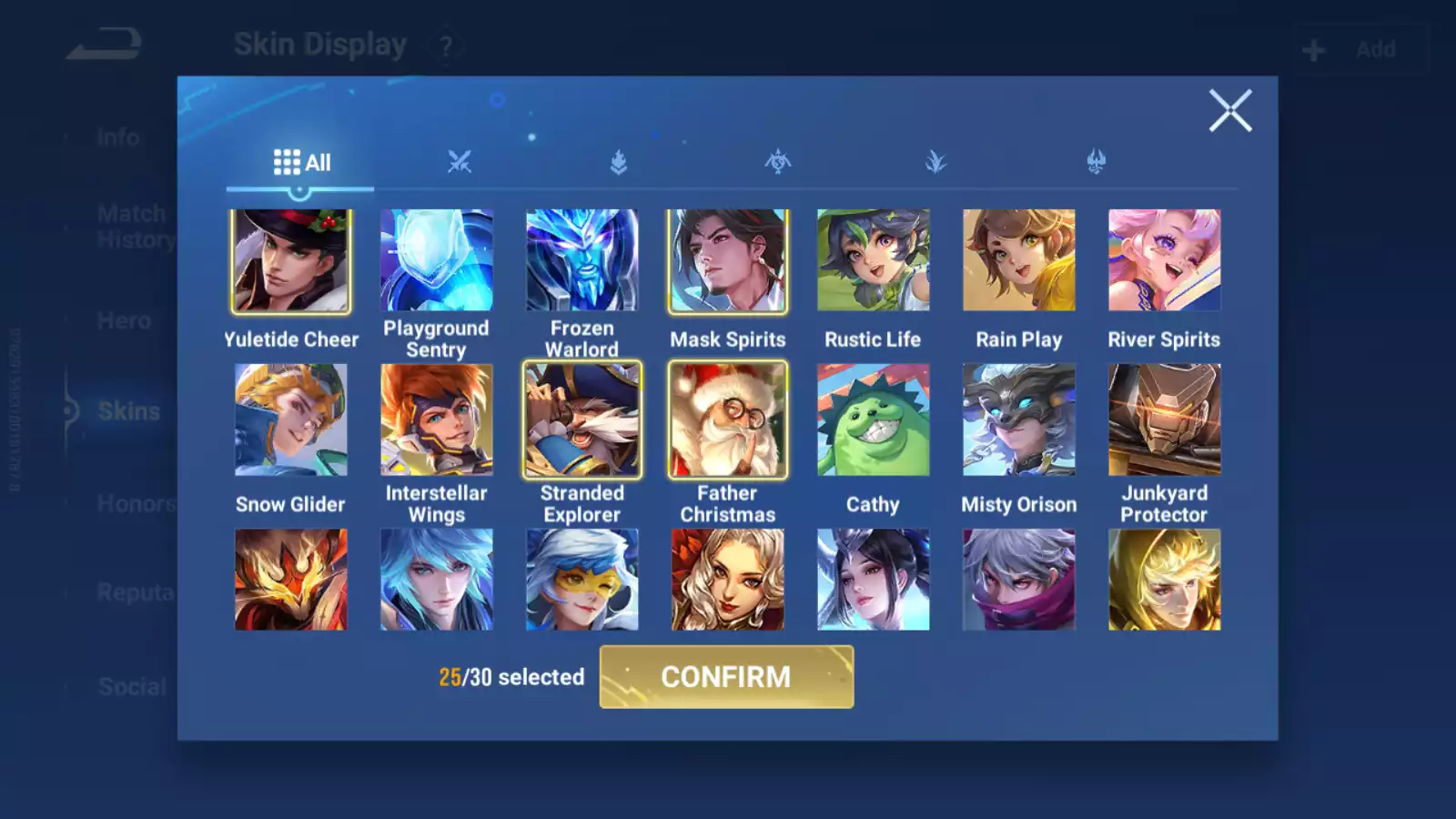This screenshot has height=819, width=1456.
Task: Choose the Cathy green monster skin
Action: tap(874, 420)
